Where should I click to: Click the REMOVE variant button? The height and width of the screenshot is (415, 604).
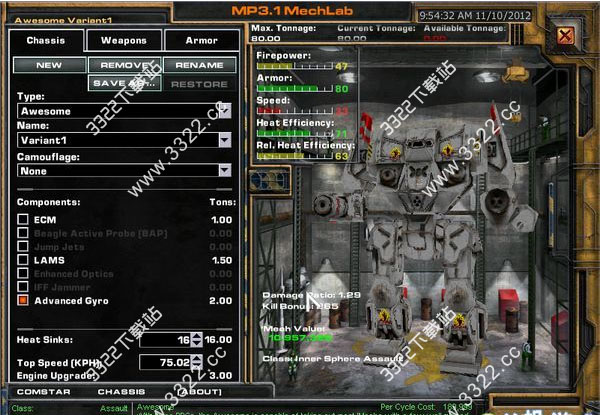tap(124, 65)
